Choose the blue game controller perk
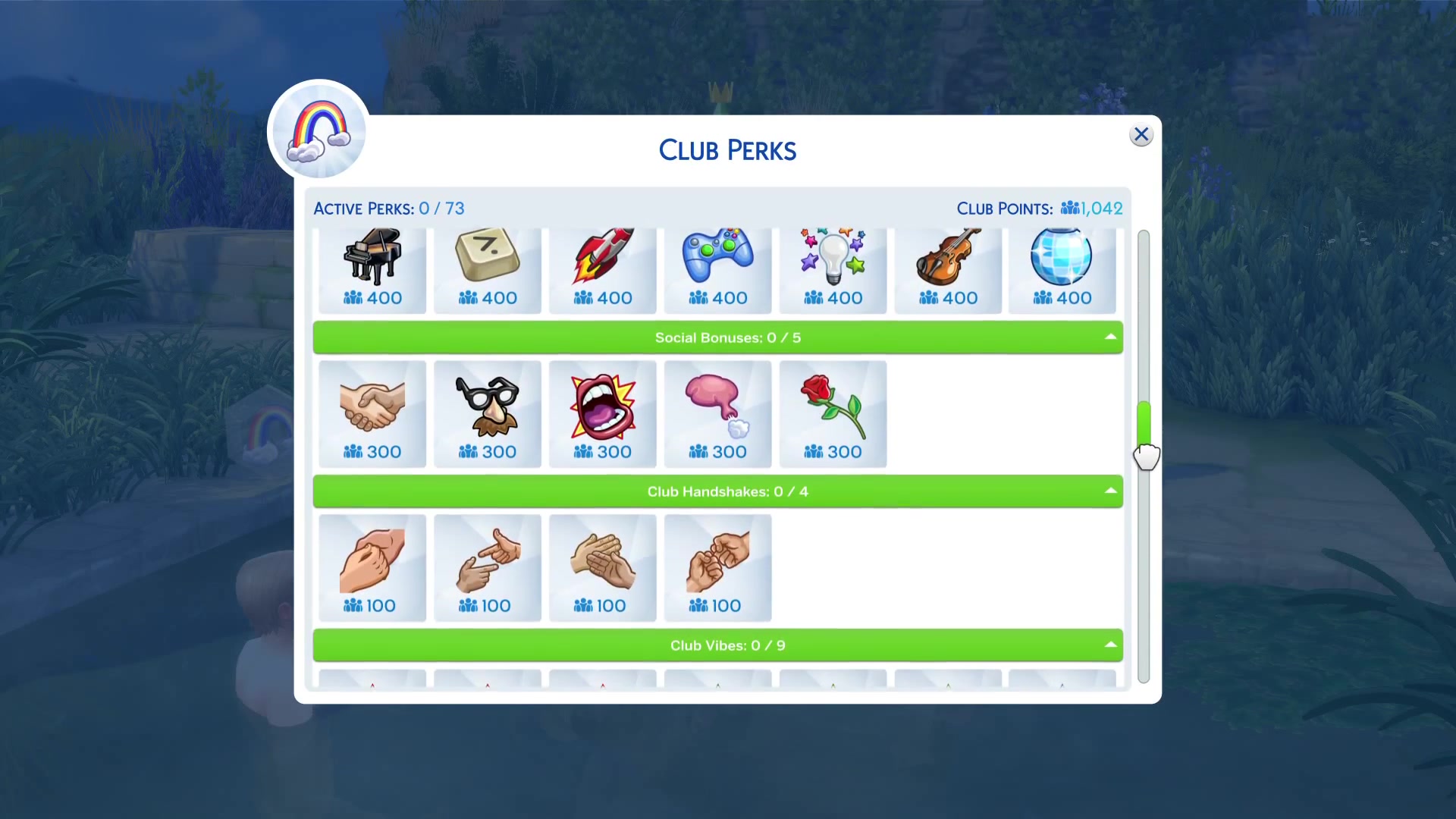 (718, 269)
